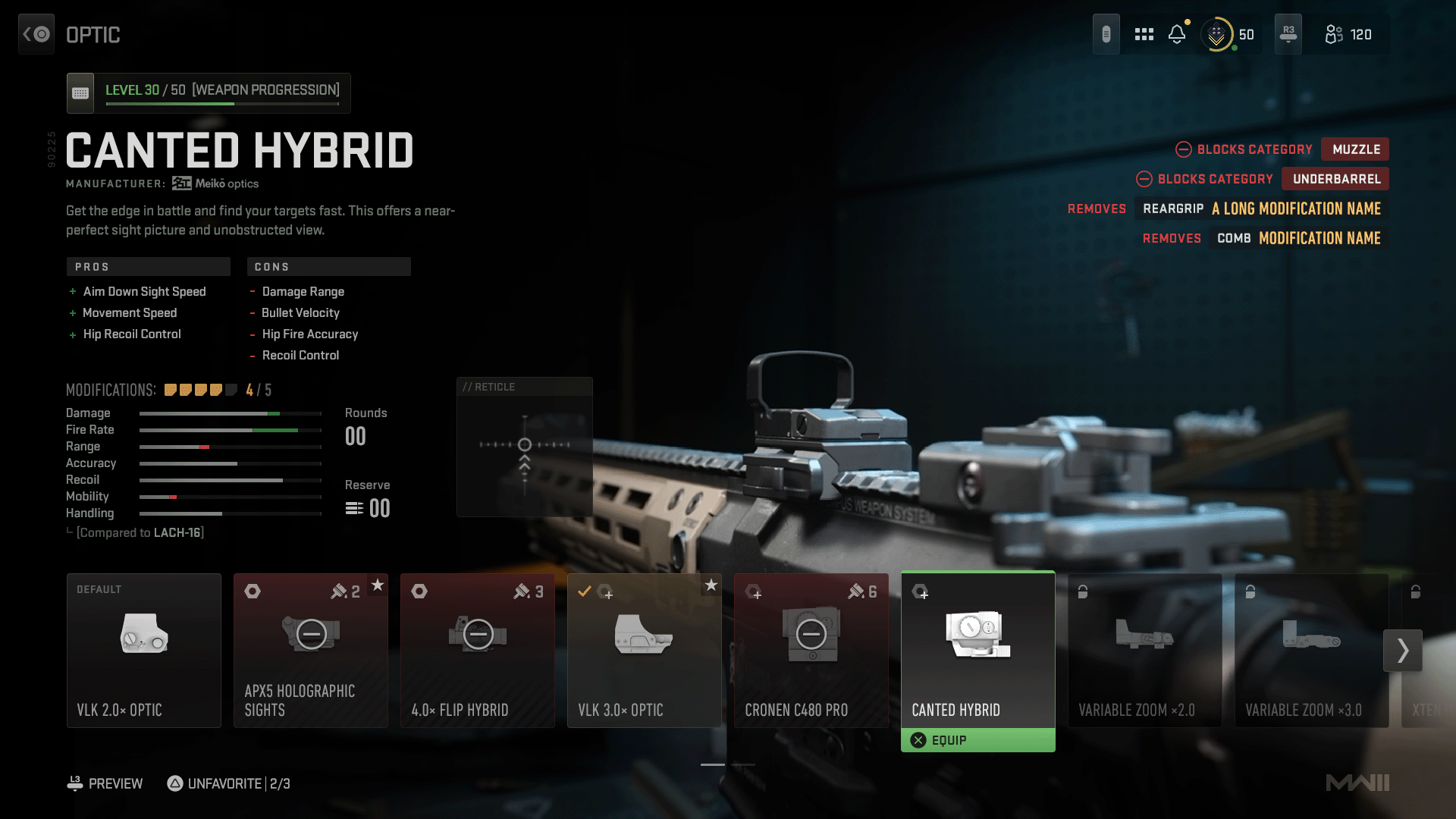1456x819 pixels.
Task: Show next attachments with right arrow
Action: [x=1403, y=650]
